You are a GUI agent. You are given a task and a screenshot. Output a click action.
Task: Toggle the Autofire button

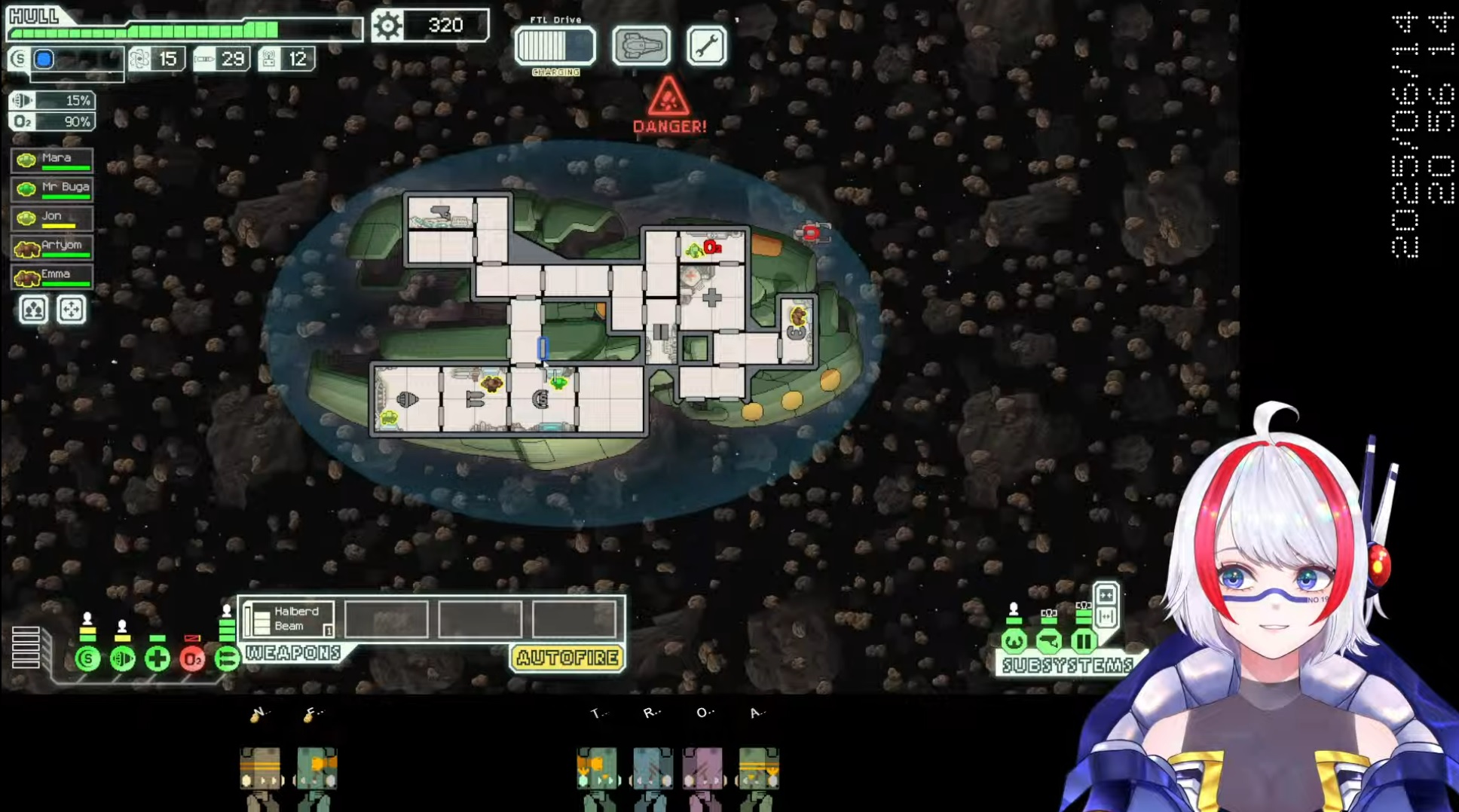point(567,658)
